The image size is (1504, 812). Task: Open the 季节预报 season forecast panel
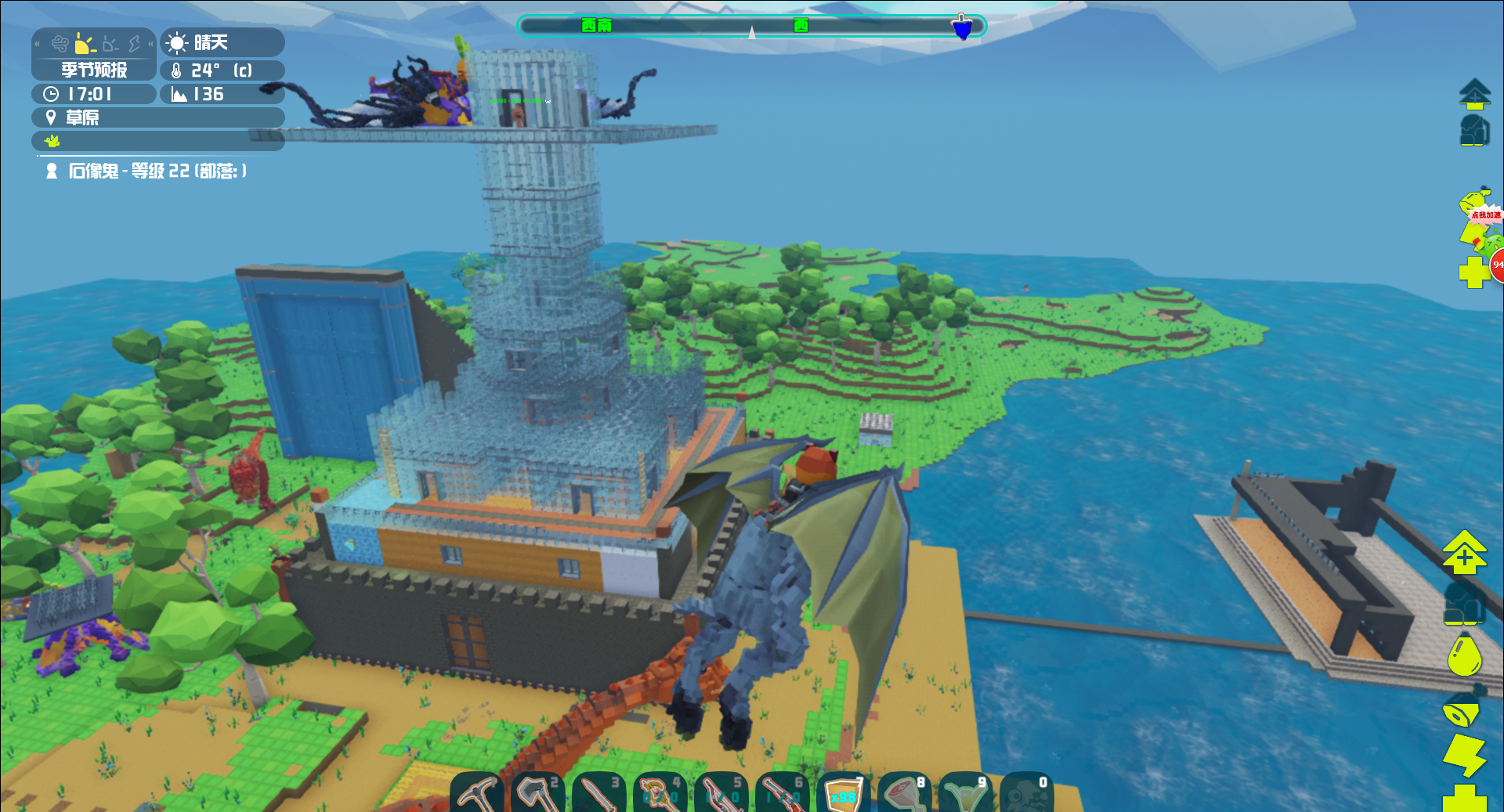pyautogui.click(x=93, y=70)
